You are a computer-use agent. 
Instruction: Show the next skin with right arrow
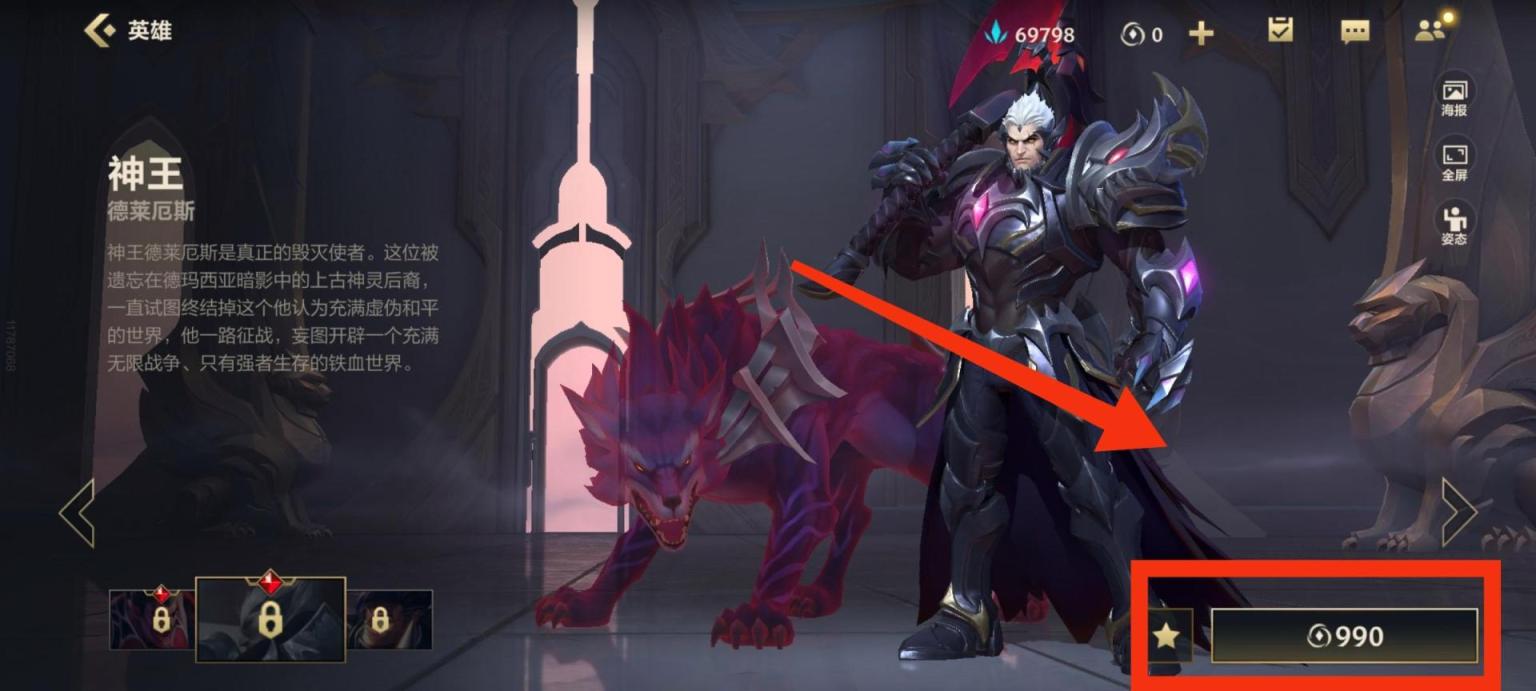[x=1459, y=512]
